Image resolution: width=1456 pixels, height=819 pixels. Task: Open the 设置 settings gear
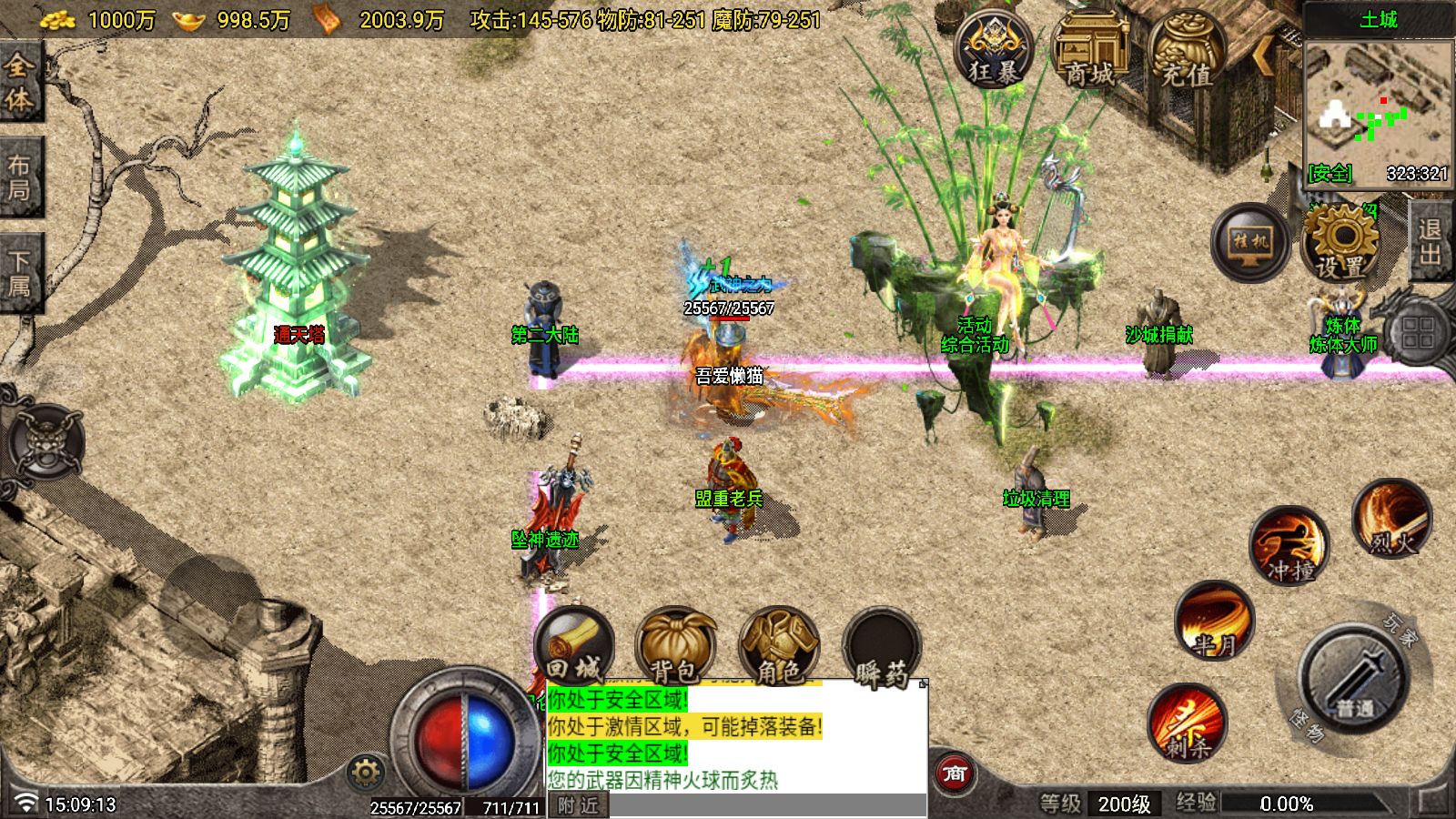click(x=1341, y=242)
